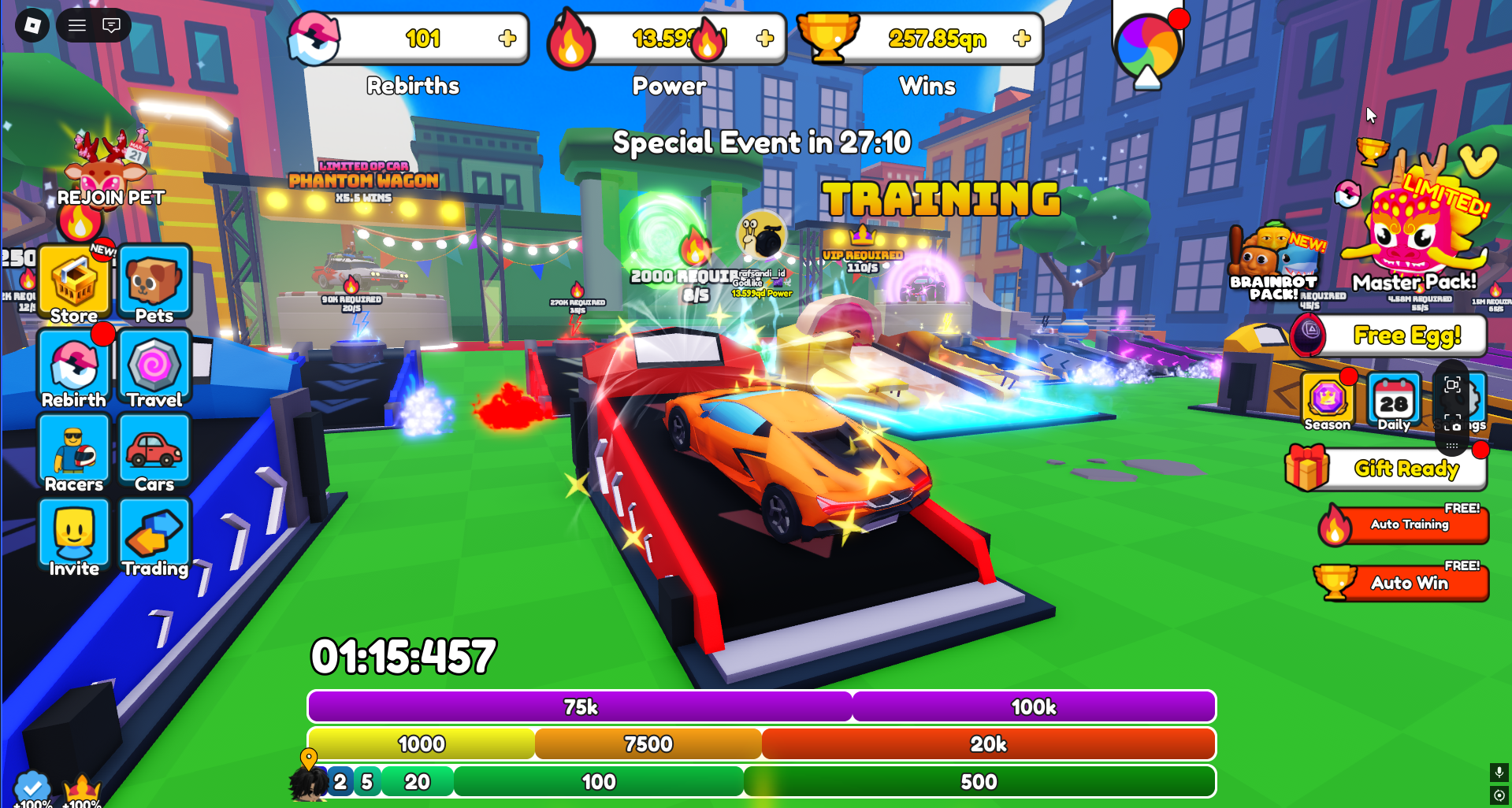This screenshot has height=808, width=1512.
Task: Click the 500 power progress bar segment
Action: pyautogui.click(x=977, y=781)
